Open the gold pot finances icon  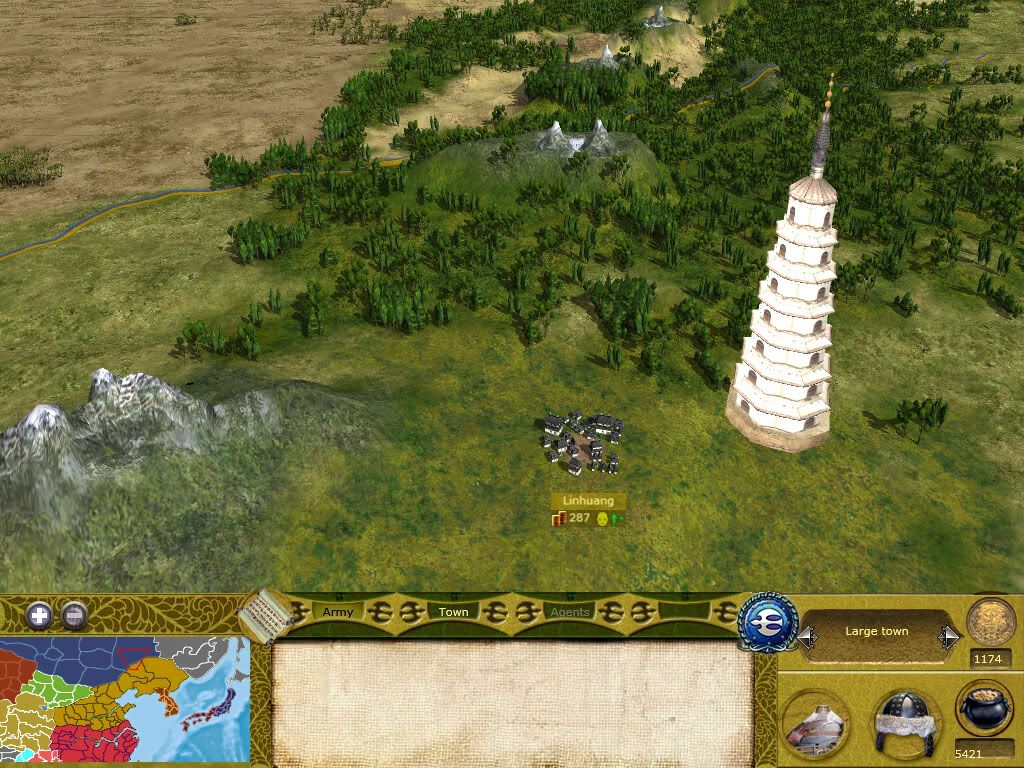coord(985,710)
